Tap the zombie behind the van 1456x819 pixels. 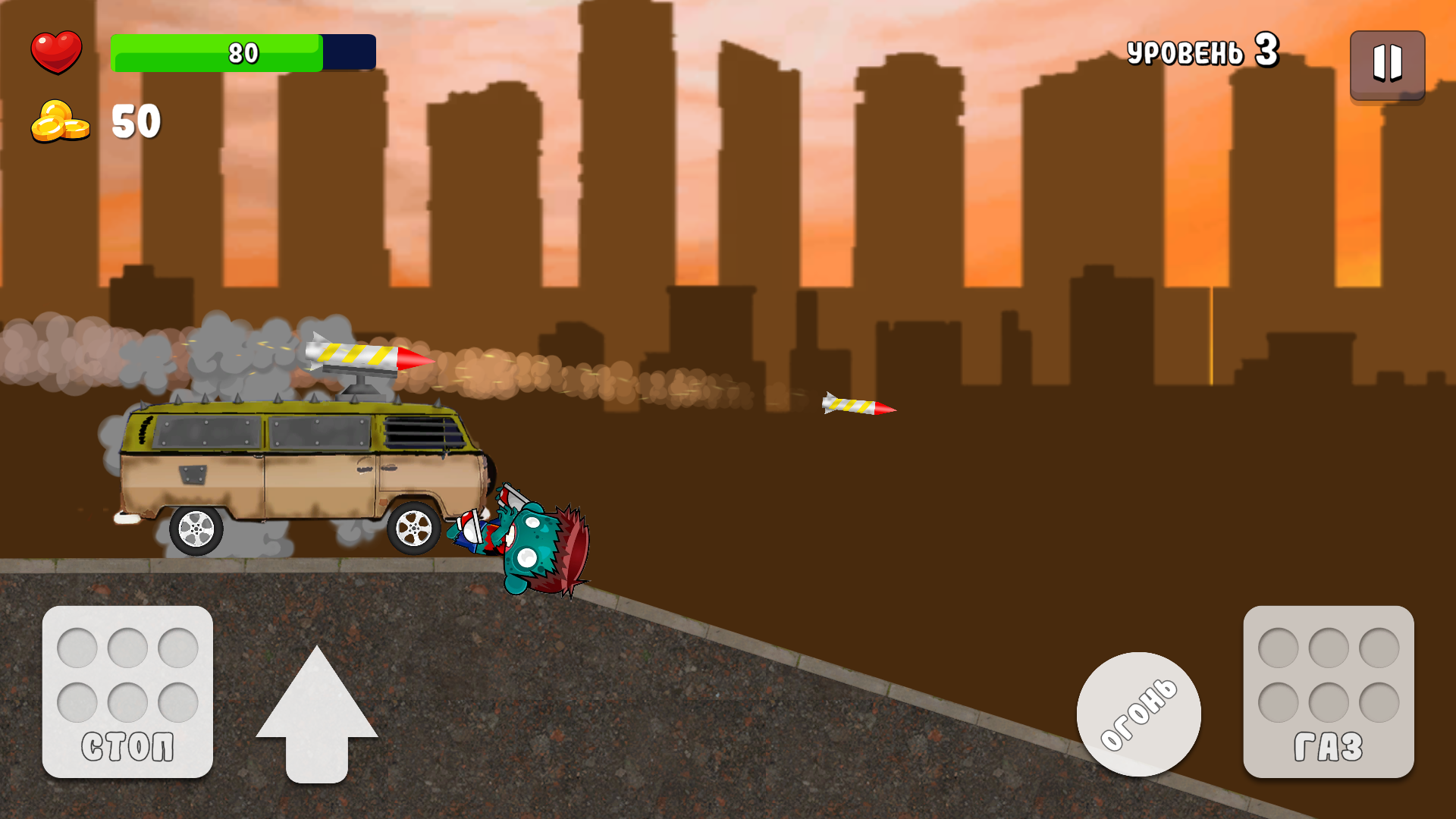tap(531, 538)
